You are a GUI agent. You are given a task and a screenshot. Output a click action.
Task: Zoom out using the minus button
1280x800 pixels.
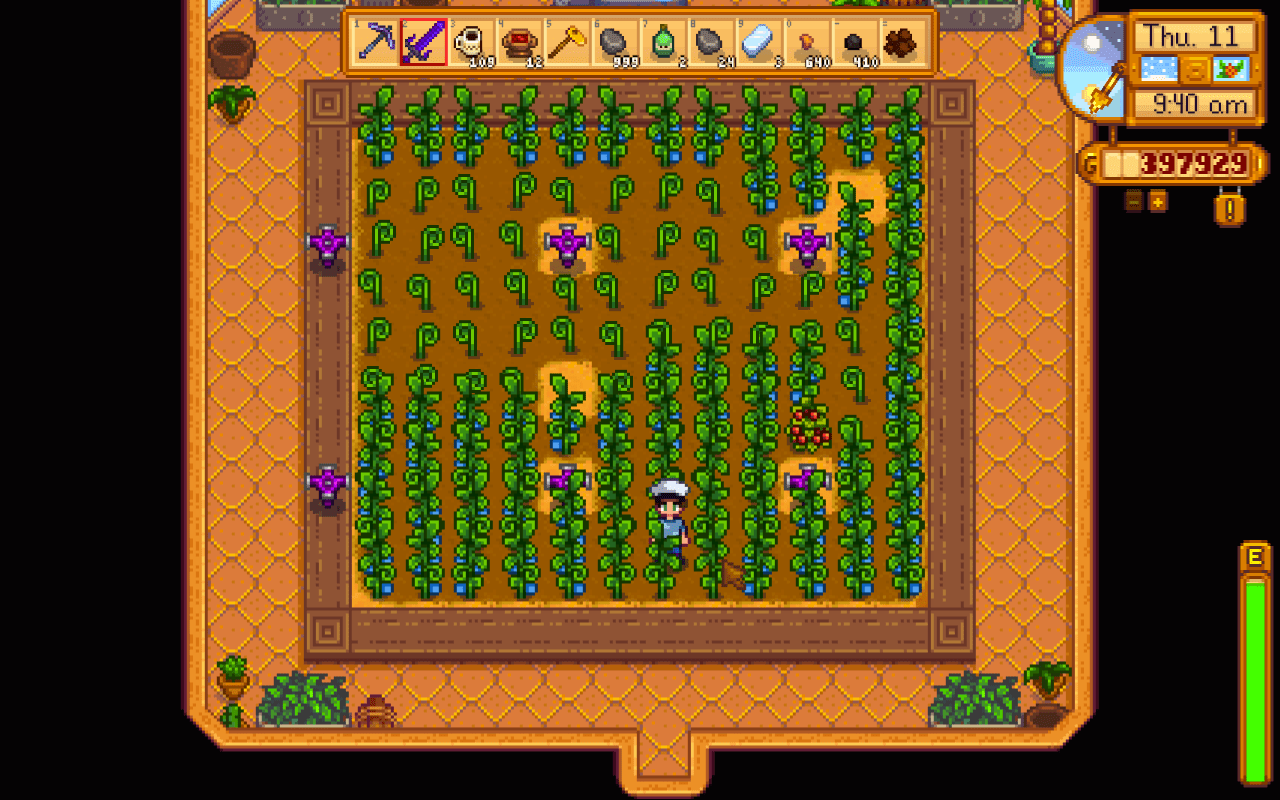tap(1132, 201)
